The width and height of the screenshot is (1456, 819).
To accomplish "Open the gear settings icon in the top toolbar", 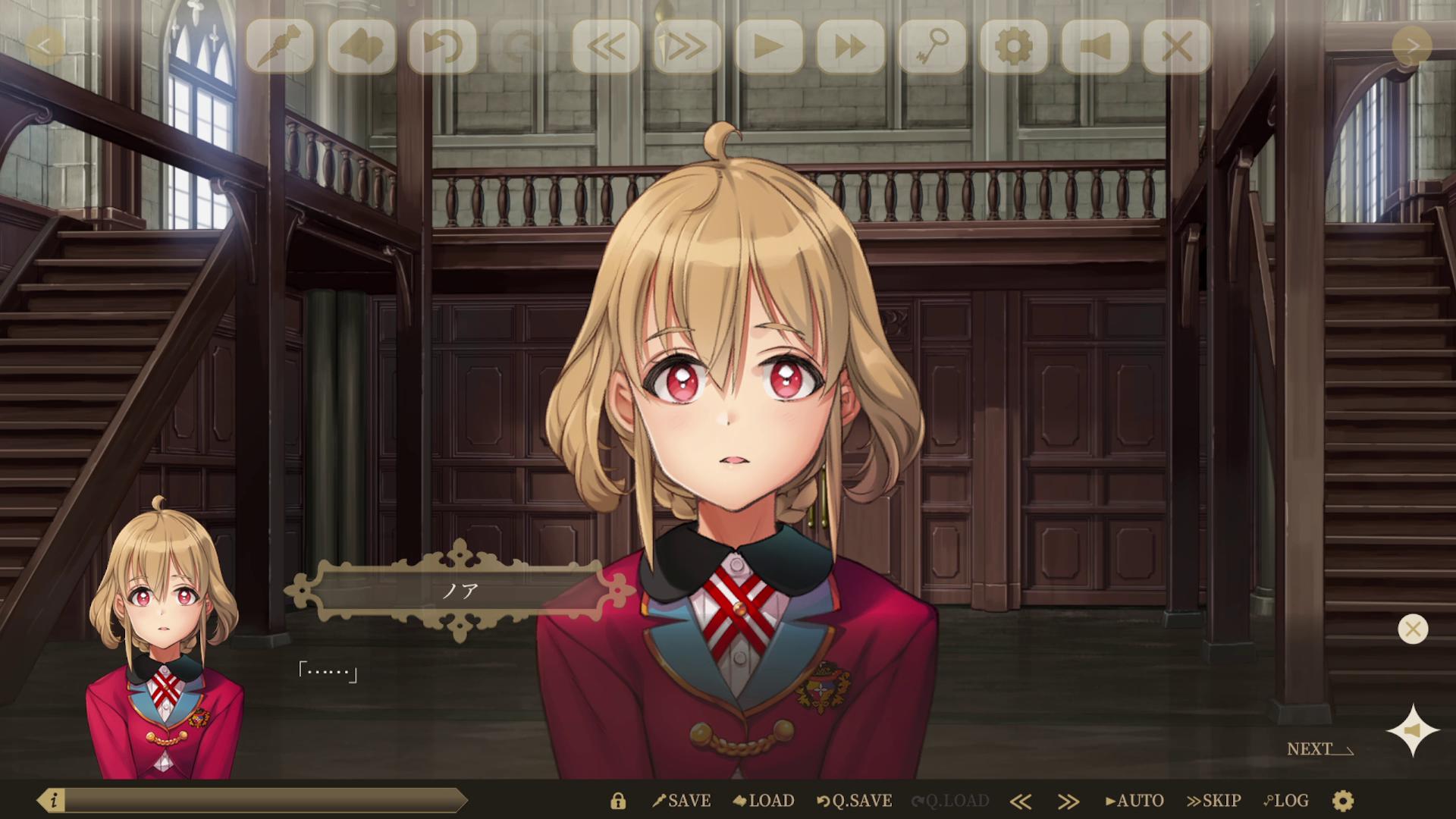I will (x=1015, y=47).
